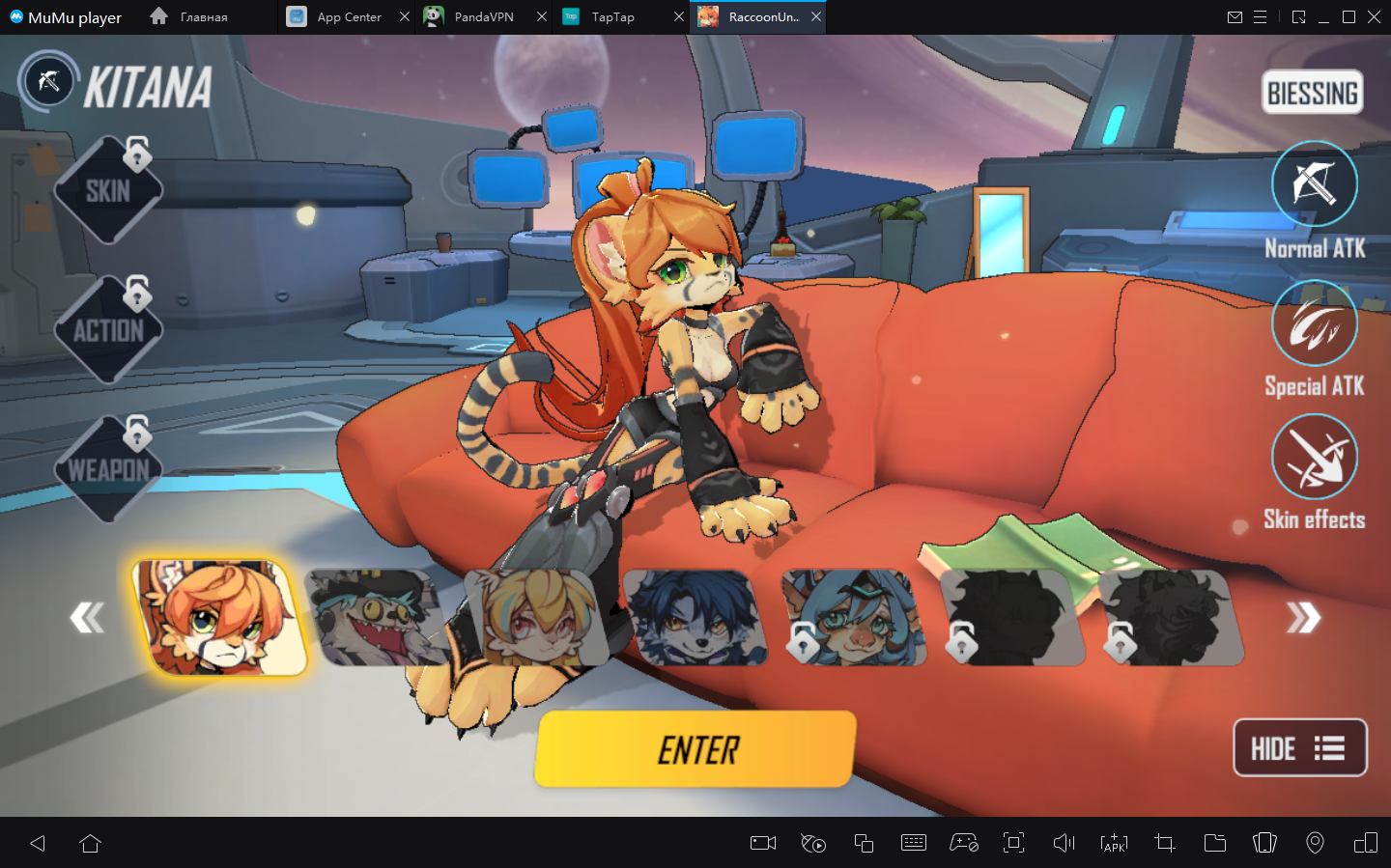Pick the dark blue wolf portrait

pyautogui.click(x=695, y=618)
